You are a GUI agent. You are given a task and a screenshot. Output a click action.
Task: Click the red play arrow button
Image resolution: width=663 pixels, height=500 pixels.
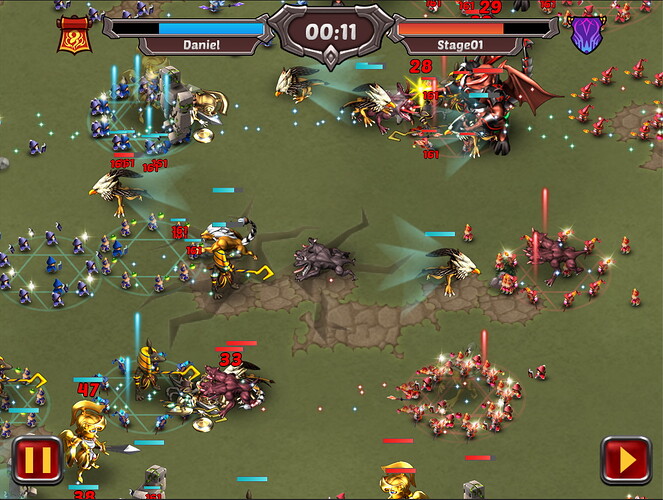(625, 461)
